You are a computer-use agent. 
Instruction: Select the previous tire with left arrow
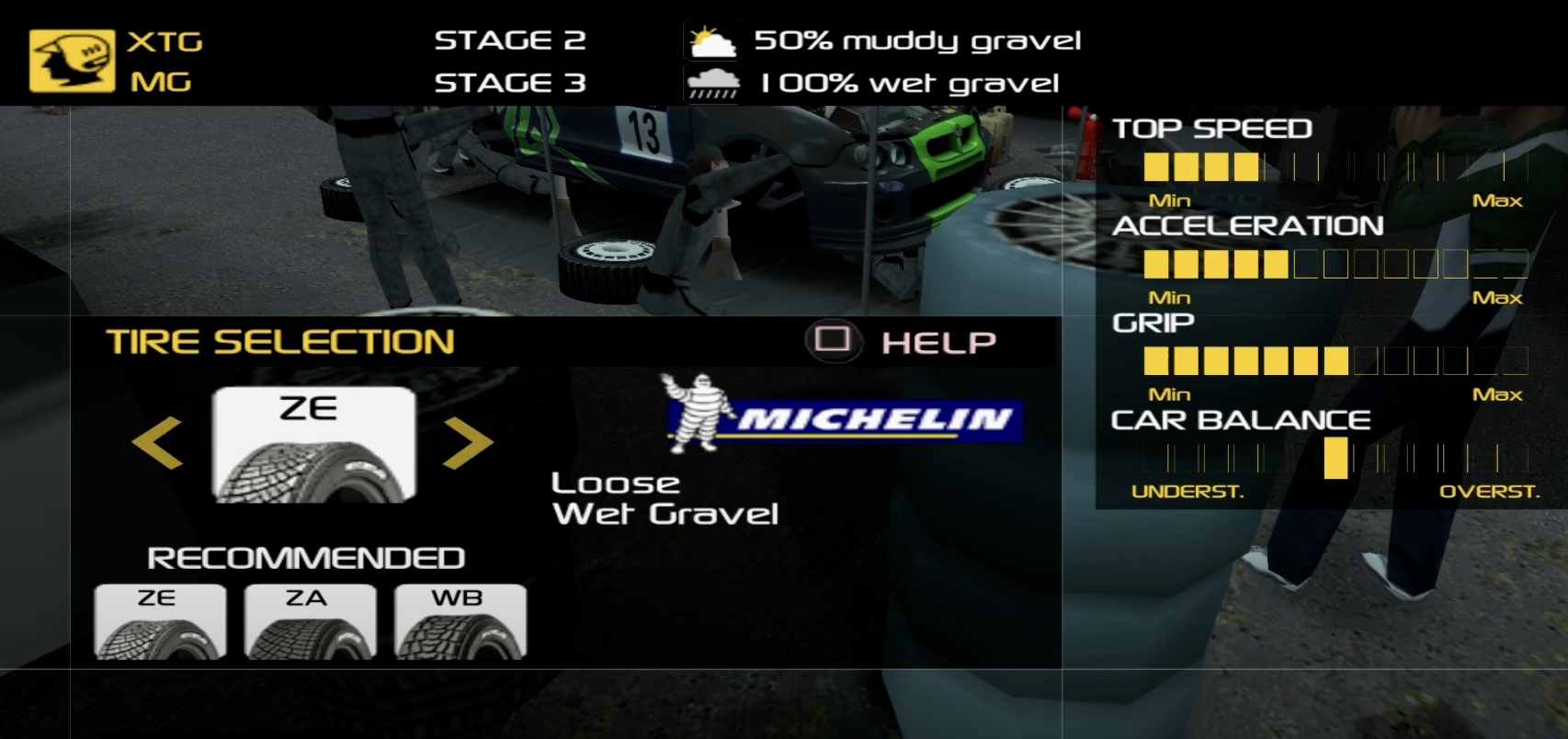(157, 442)
